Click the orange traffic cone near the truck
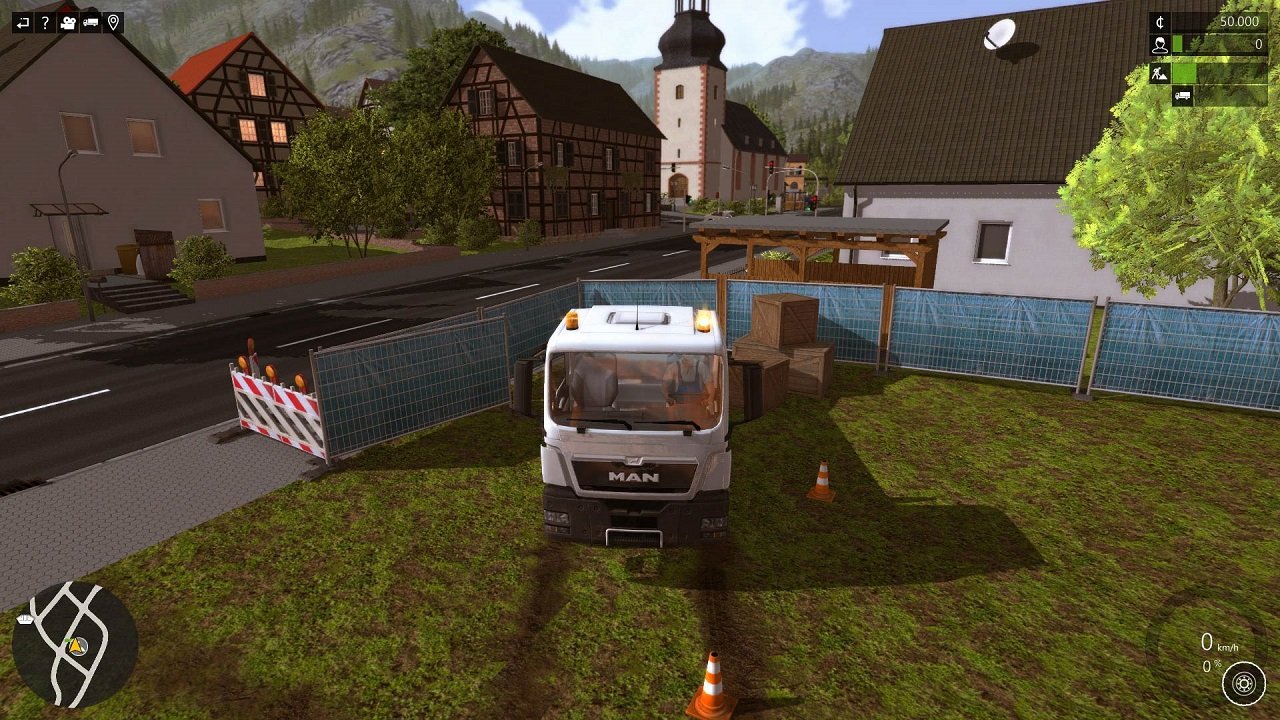 tap(821, 480)
